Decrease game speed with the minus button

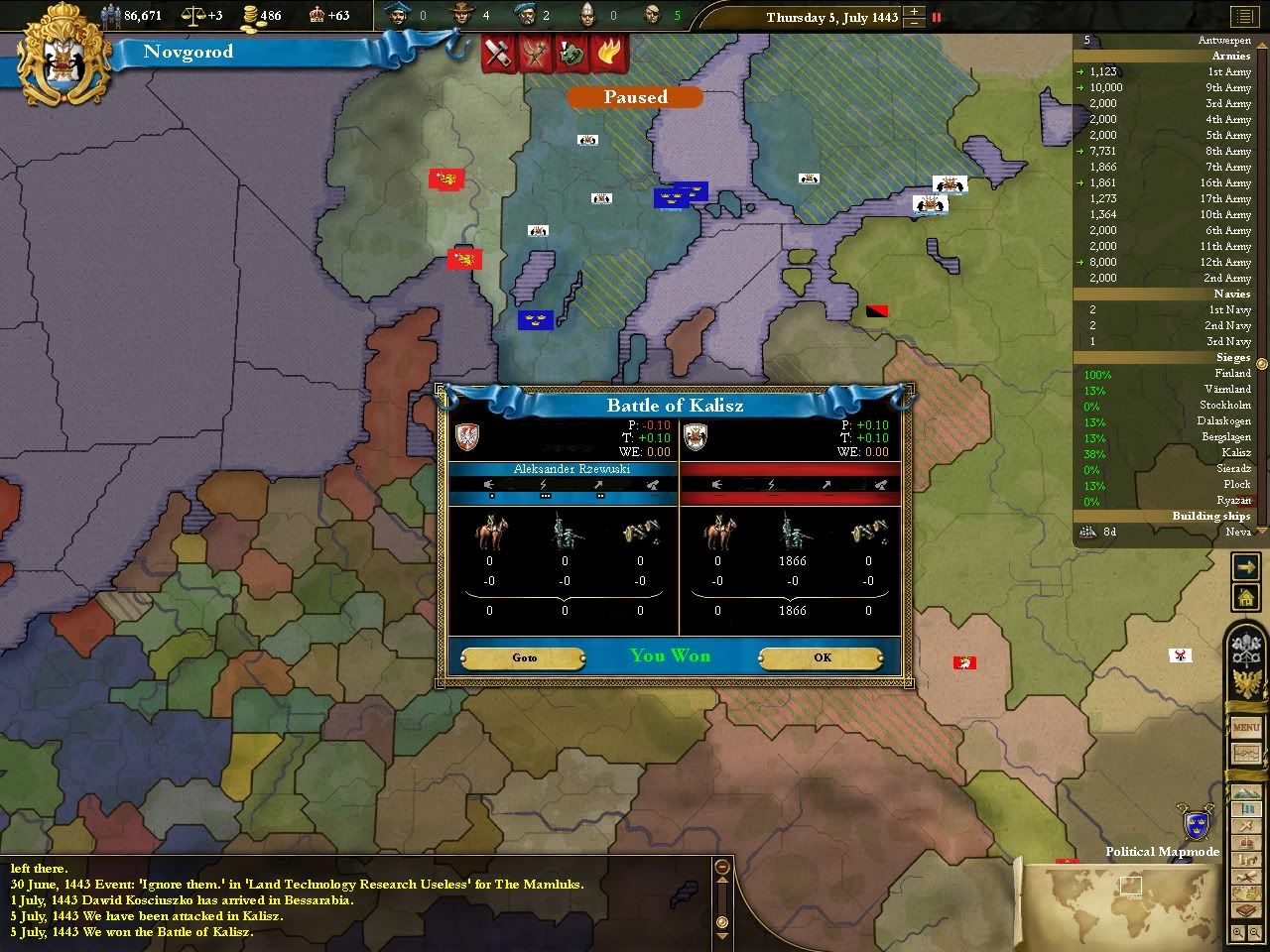[x=914, y=23]
